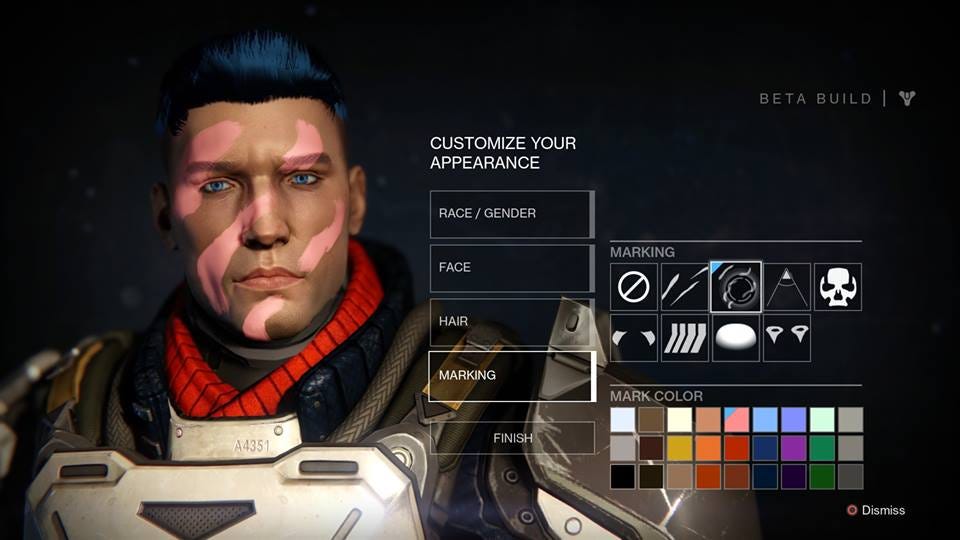Pick the swirling circle marking

tap(736, 287)
